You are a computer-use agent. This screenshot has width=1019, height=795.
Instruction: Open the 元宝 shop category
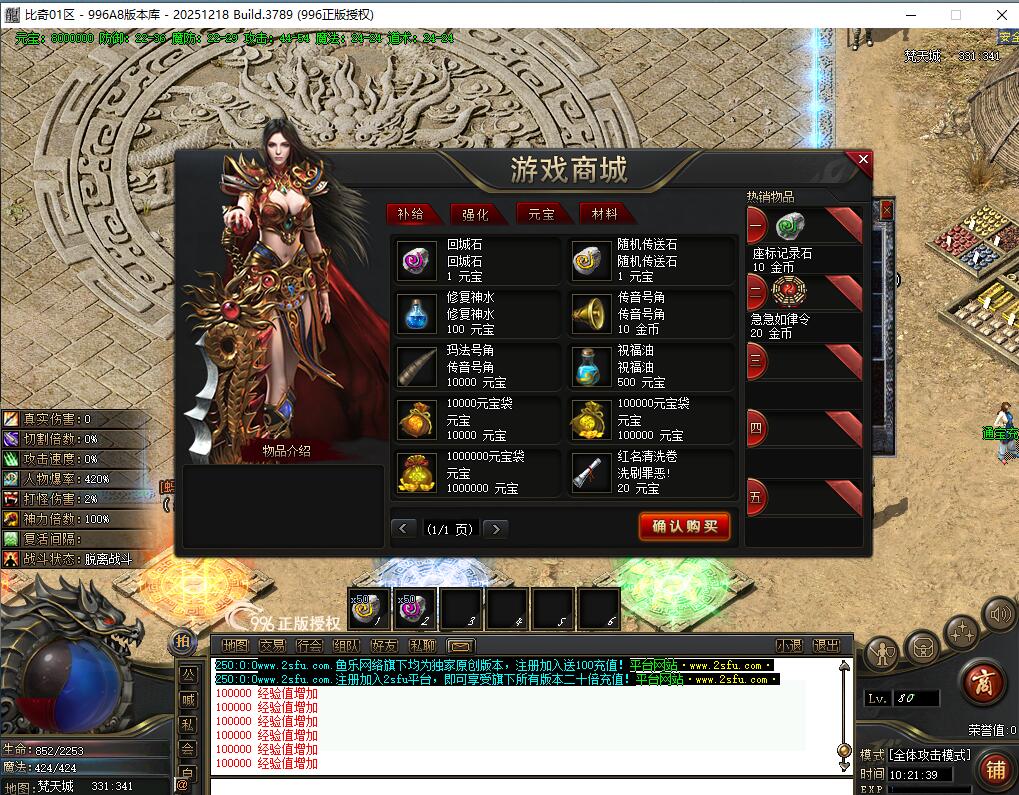coord(543,213)
